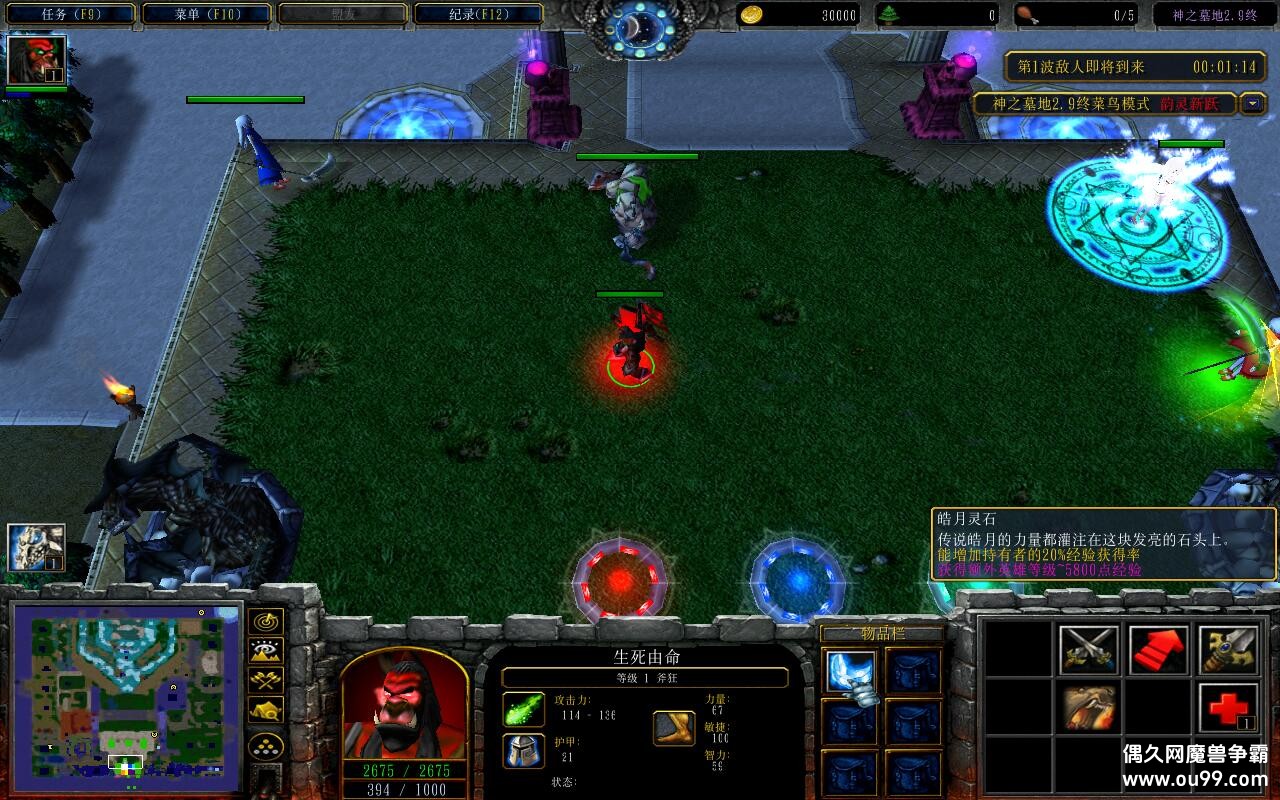Image resolution: width=1280 pixels, height=800 pixels.
Task: Choose the crossed swords command
Action: (1088, 650)
